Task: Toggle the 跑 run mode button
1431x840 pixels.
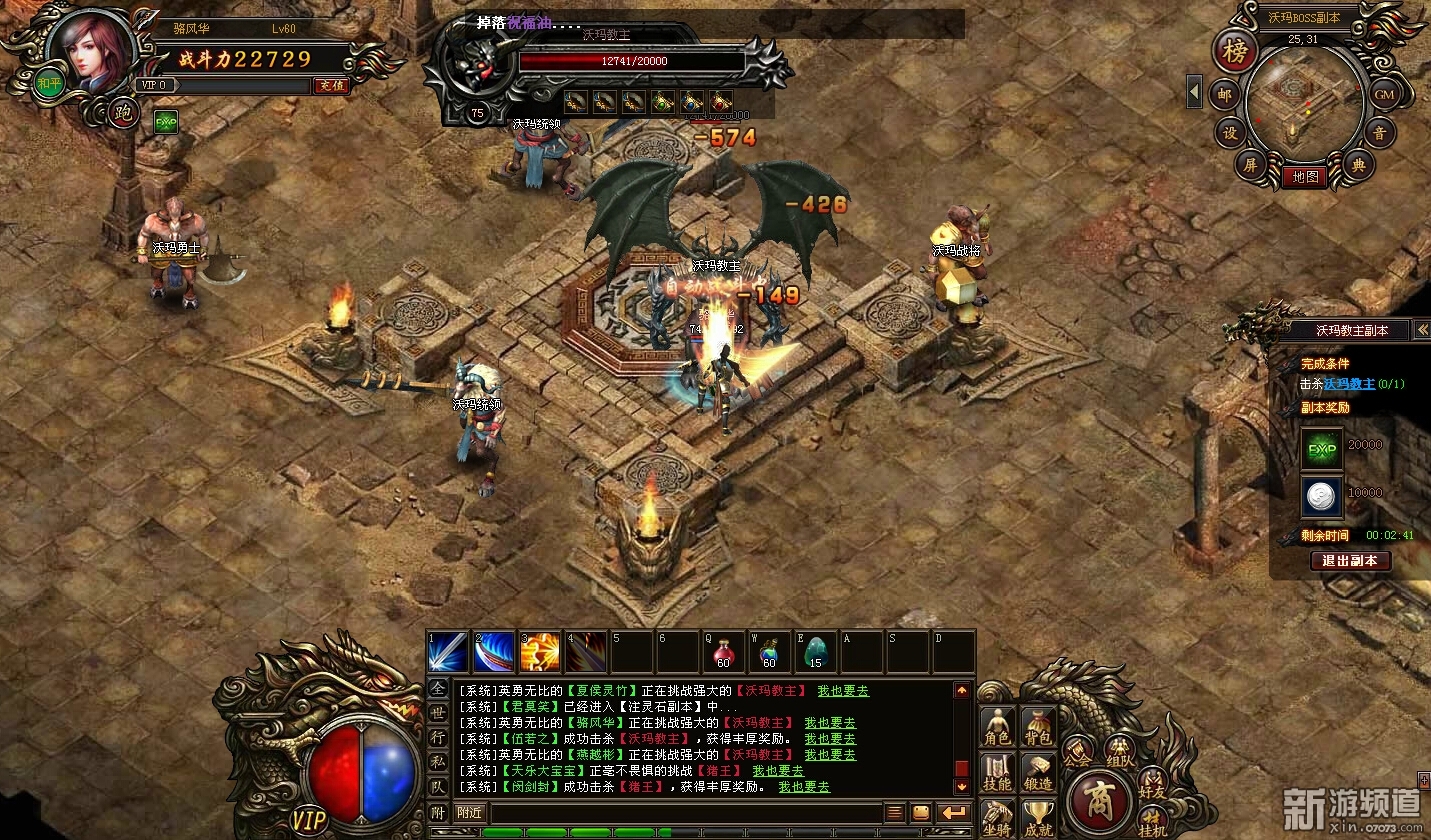Action: [124, 112]
